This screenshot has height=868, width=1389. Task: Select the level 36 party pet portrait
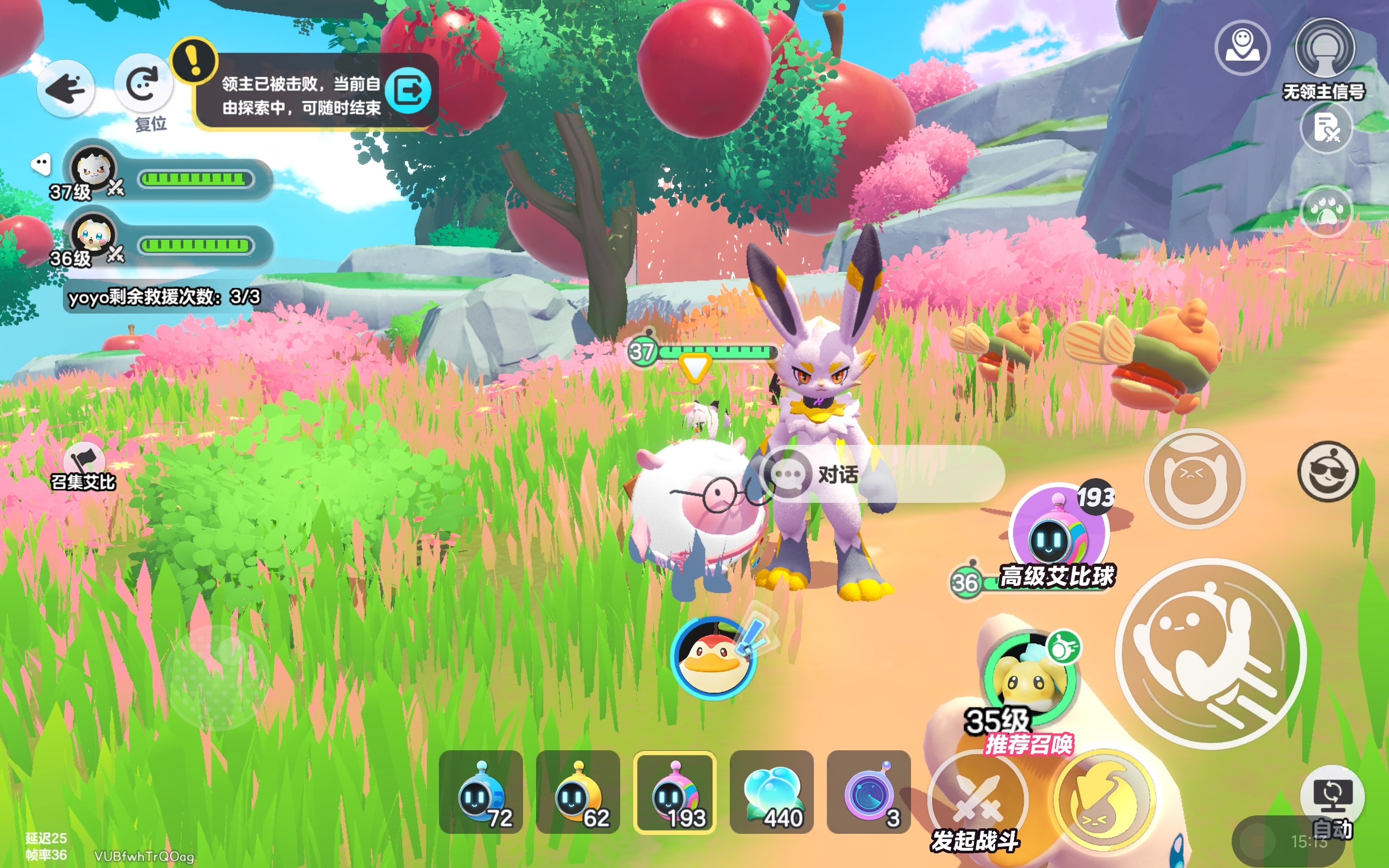click(x=93, y=235)
